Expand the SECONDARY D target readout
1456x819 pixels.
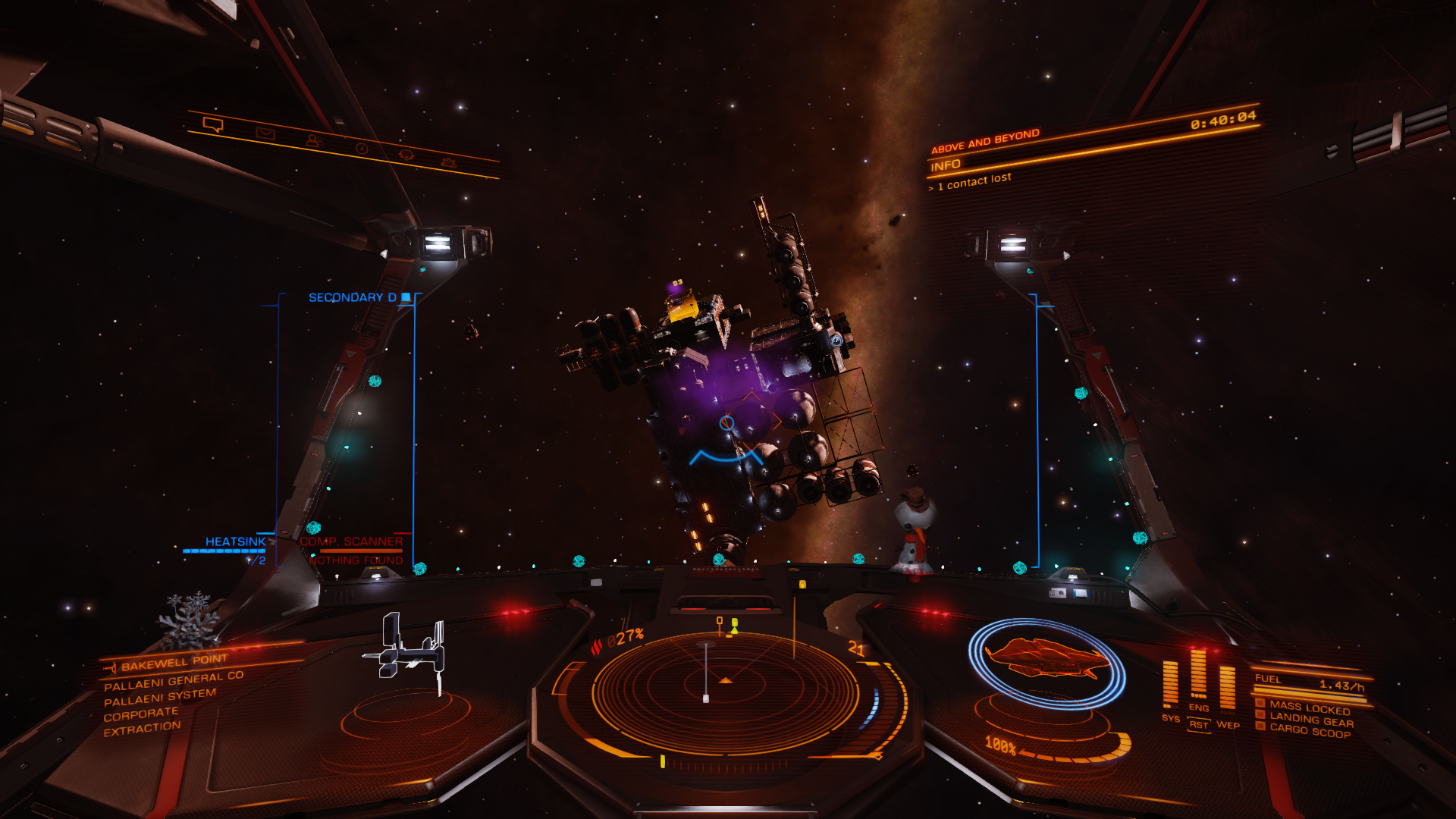[353, 298]
